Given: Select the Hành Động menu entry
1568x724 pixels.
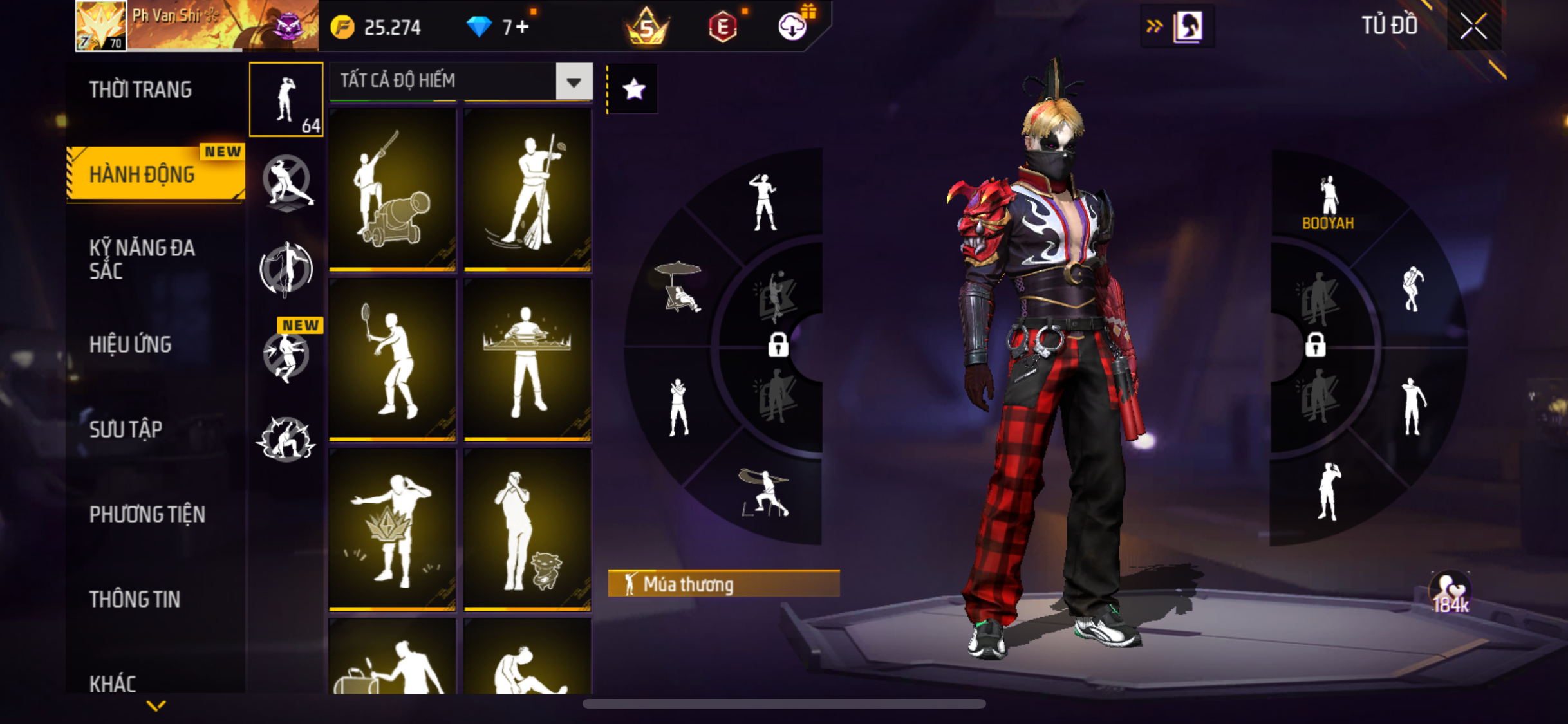Looking at the screenshot, I should click(x=142, y=174).
